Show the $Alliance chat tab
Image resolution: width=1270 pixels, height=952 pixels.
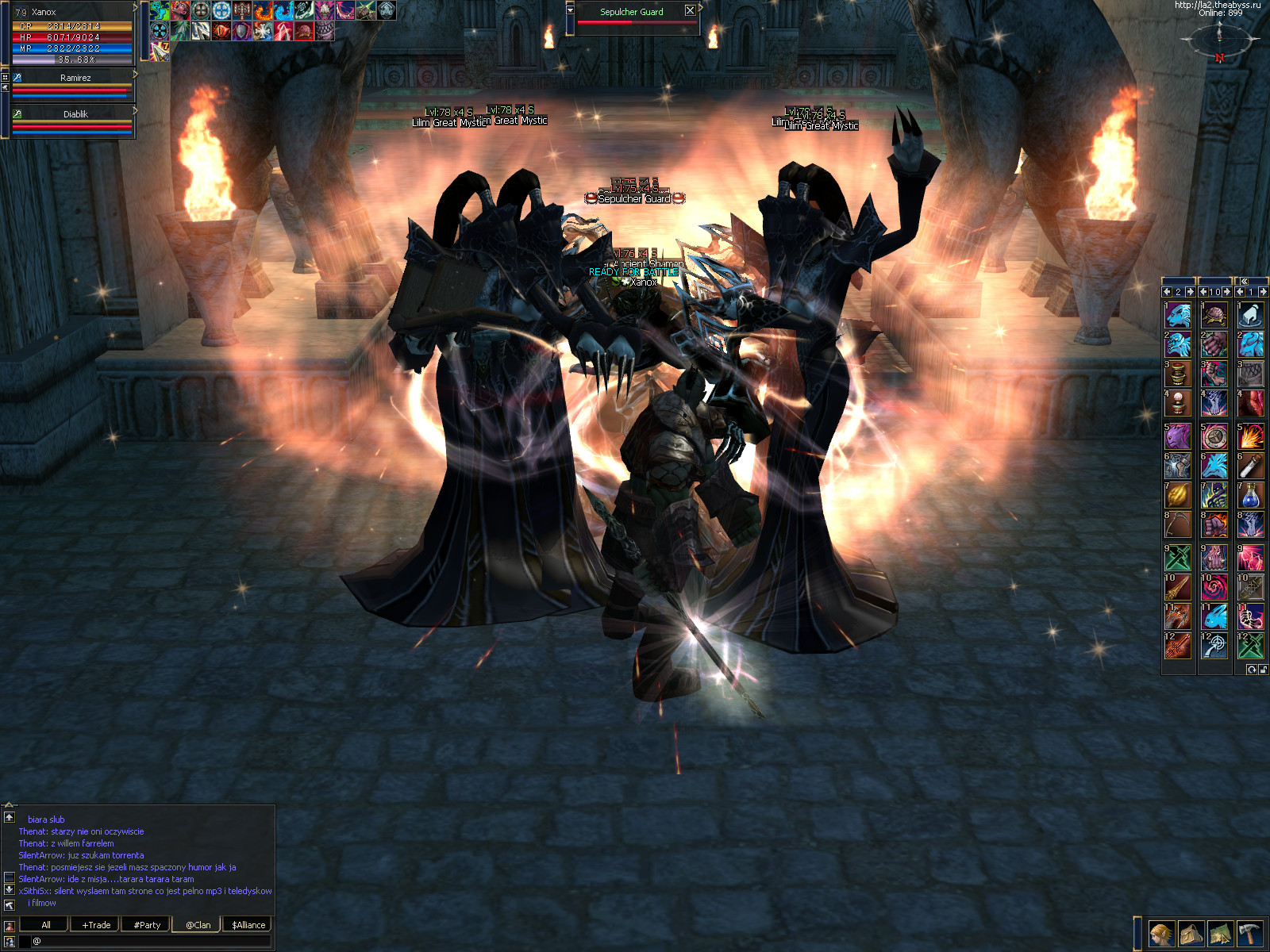pos(248,924)
